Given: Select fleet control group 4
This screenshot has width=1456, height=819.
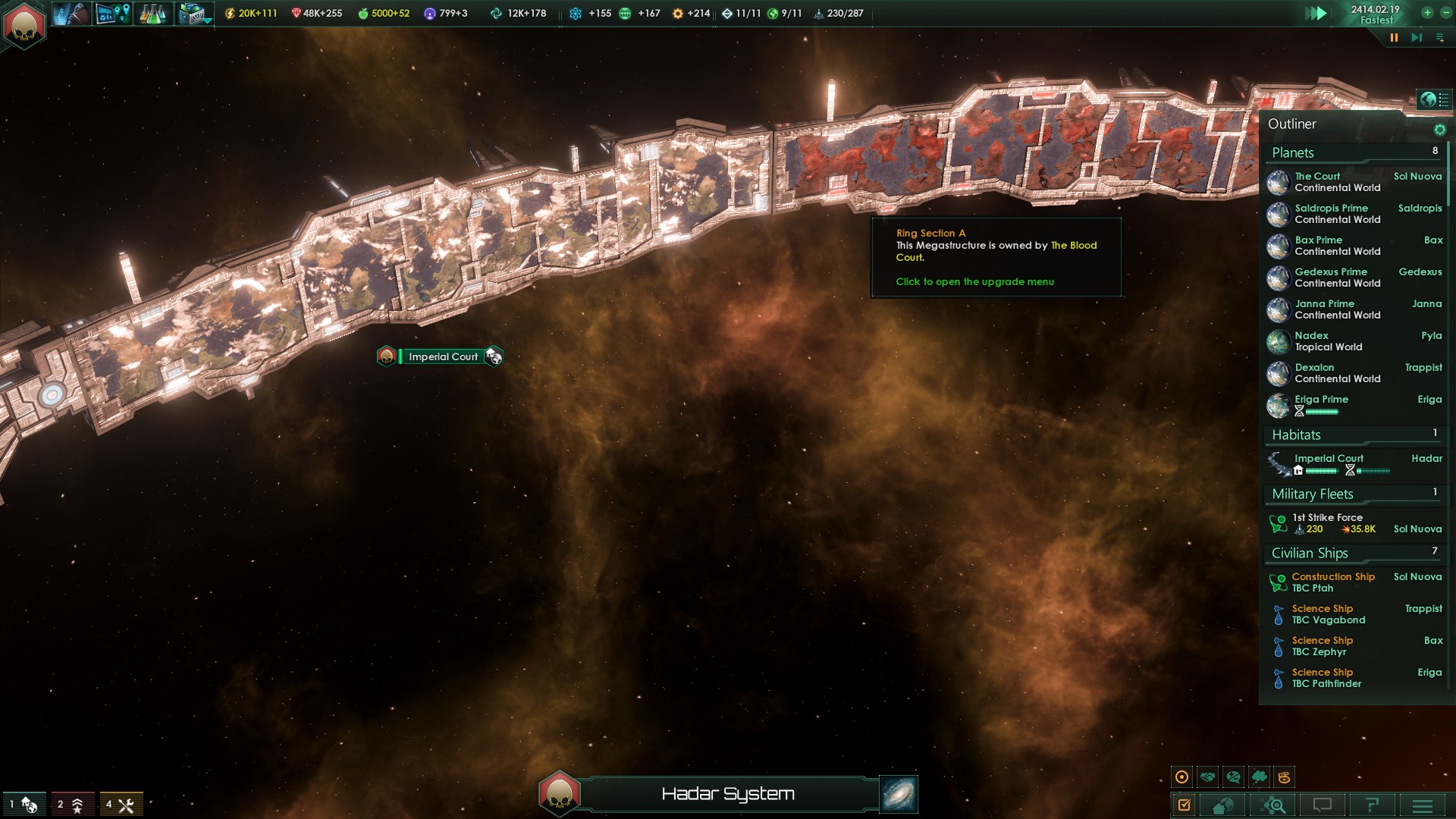Looking at the screenshot, I should click(x=121, y=805).
